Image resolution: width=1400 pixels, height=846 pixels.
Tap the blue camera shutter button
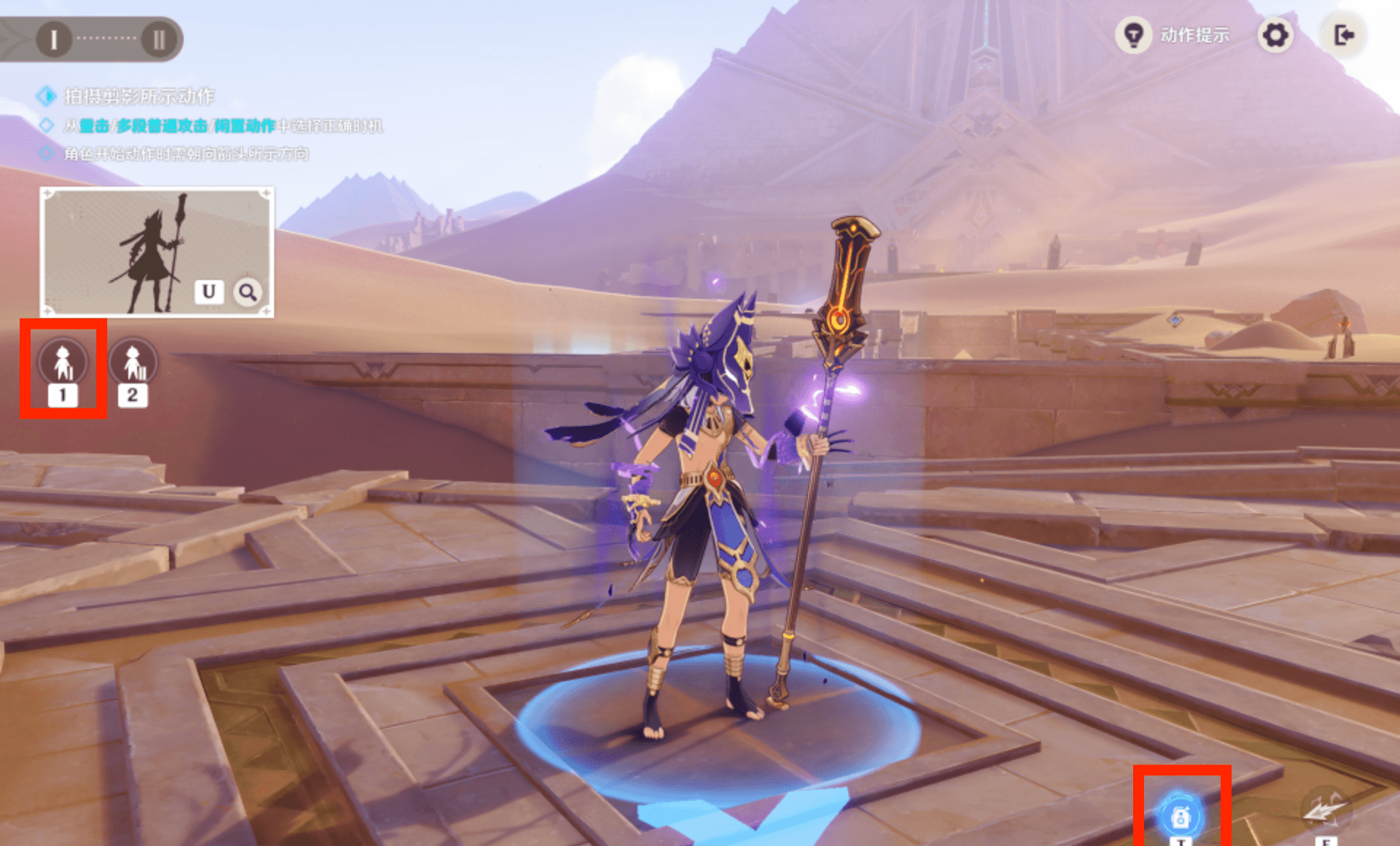tap(1181, 816)
